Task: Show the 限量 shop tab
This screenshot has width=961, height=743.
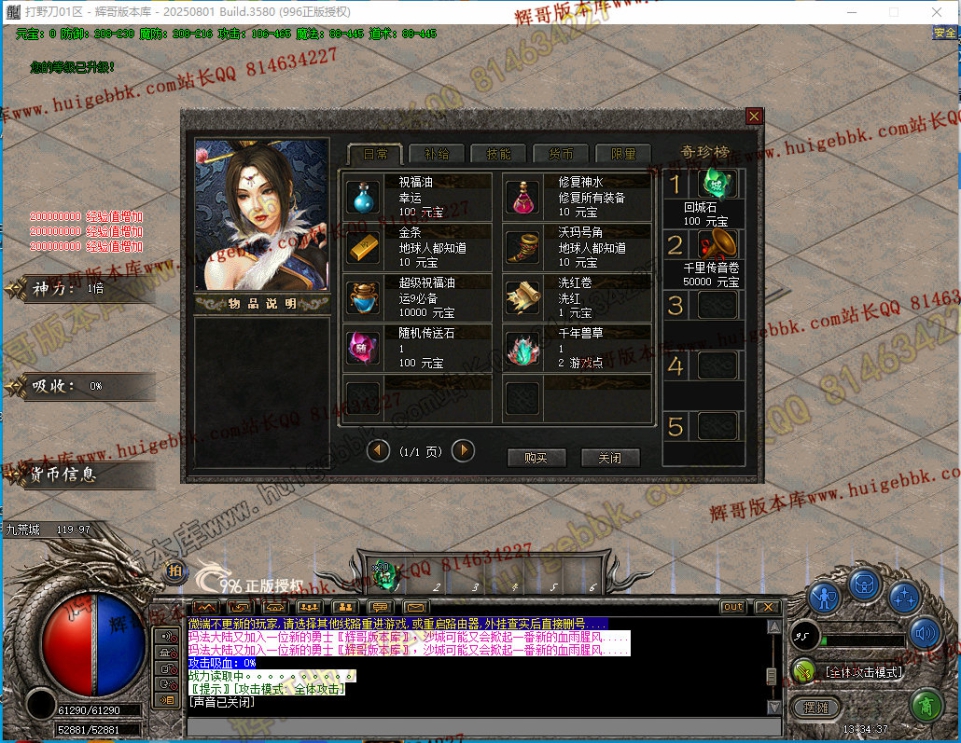Action: coord(622,154)
